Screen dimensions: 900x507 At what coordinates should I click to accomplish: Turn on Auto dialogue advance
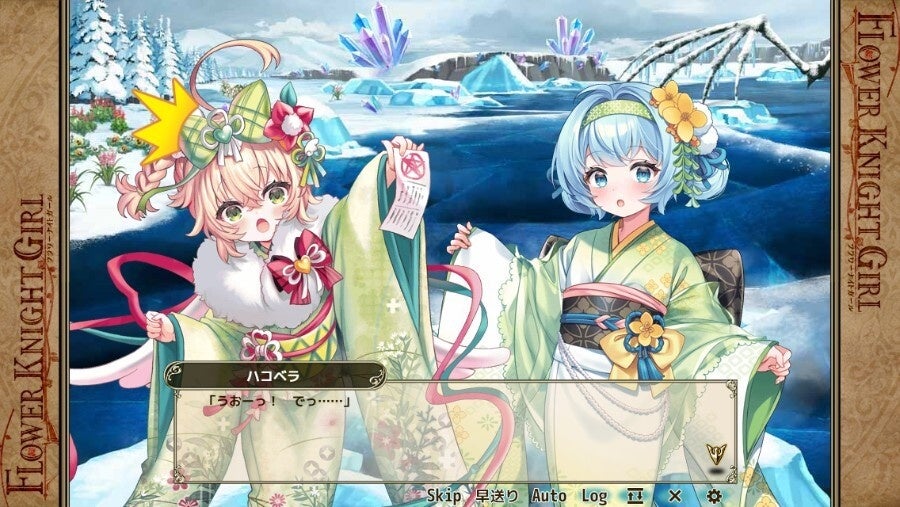point(548,495)
